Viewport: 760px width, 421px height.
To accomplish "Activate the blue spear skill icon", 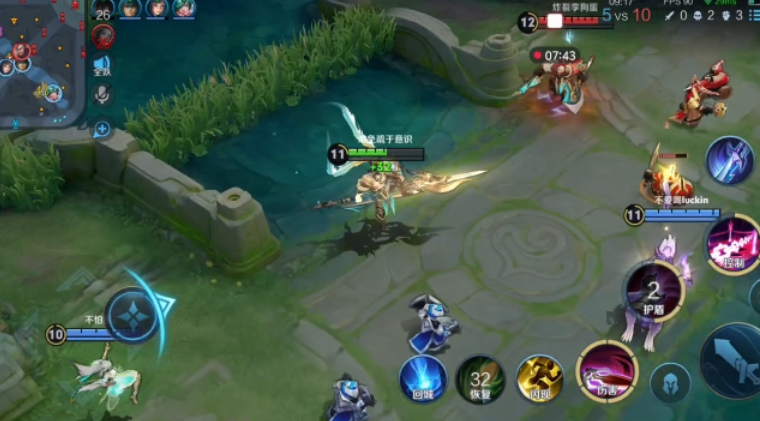I will pyautogui.click(x=729, y=160).
